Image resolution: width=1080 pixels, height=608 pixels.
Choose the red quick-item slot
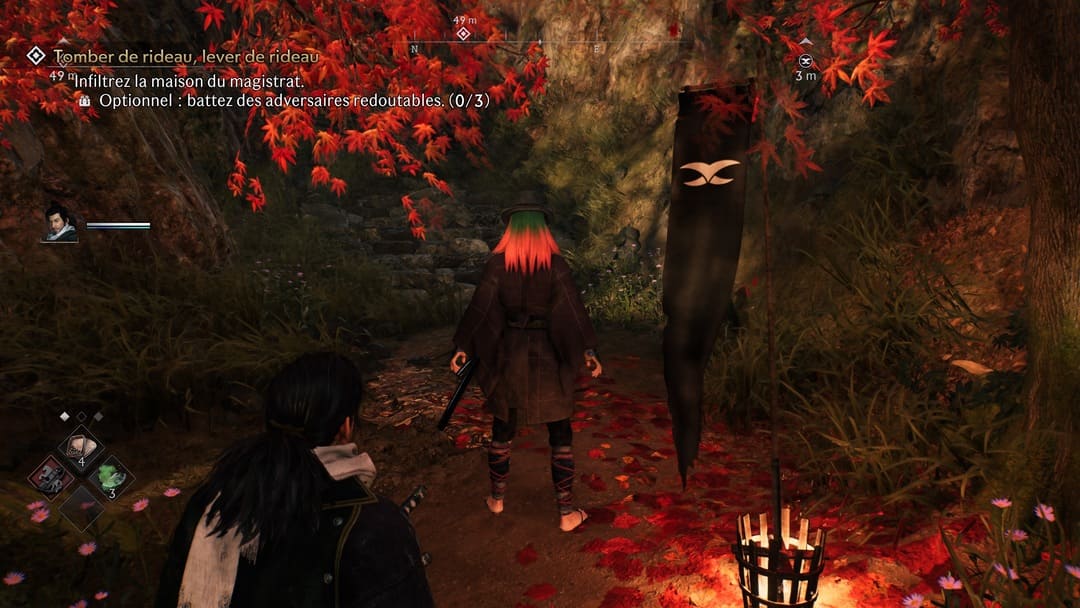pos(50,476)
